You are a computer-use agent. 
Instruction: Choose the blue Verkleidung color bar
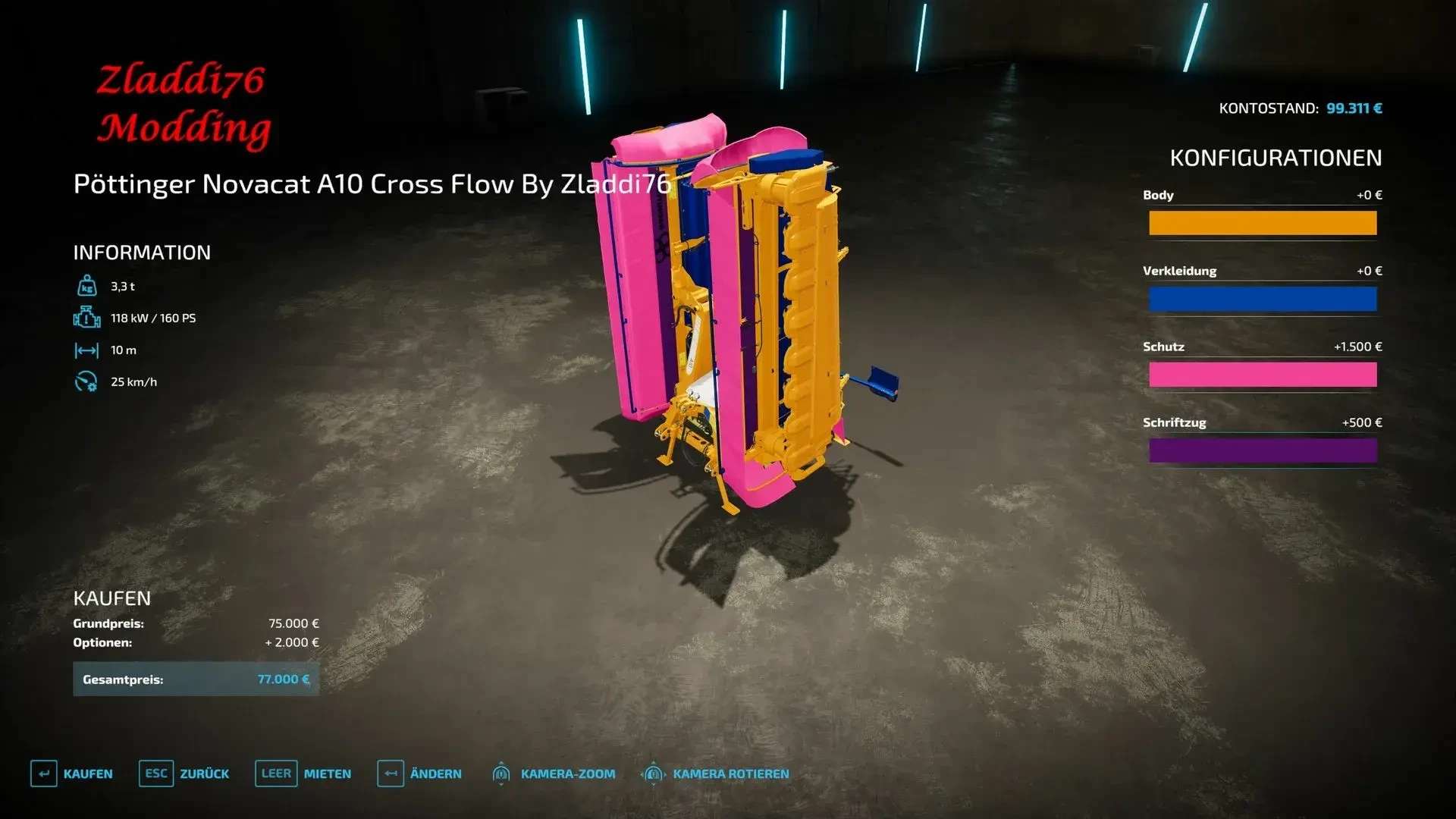(x=1263, y=299)
